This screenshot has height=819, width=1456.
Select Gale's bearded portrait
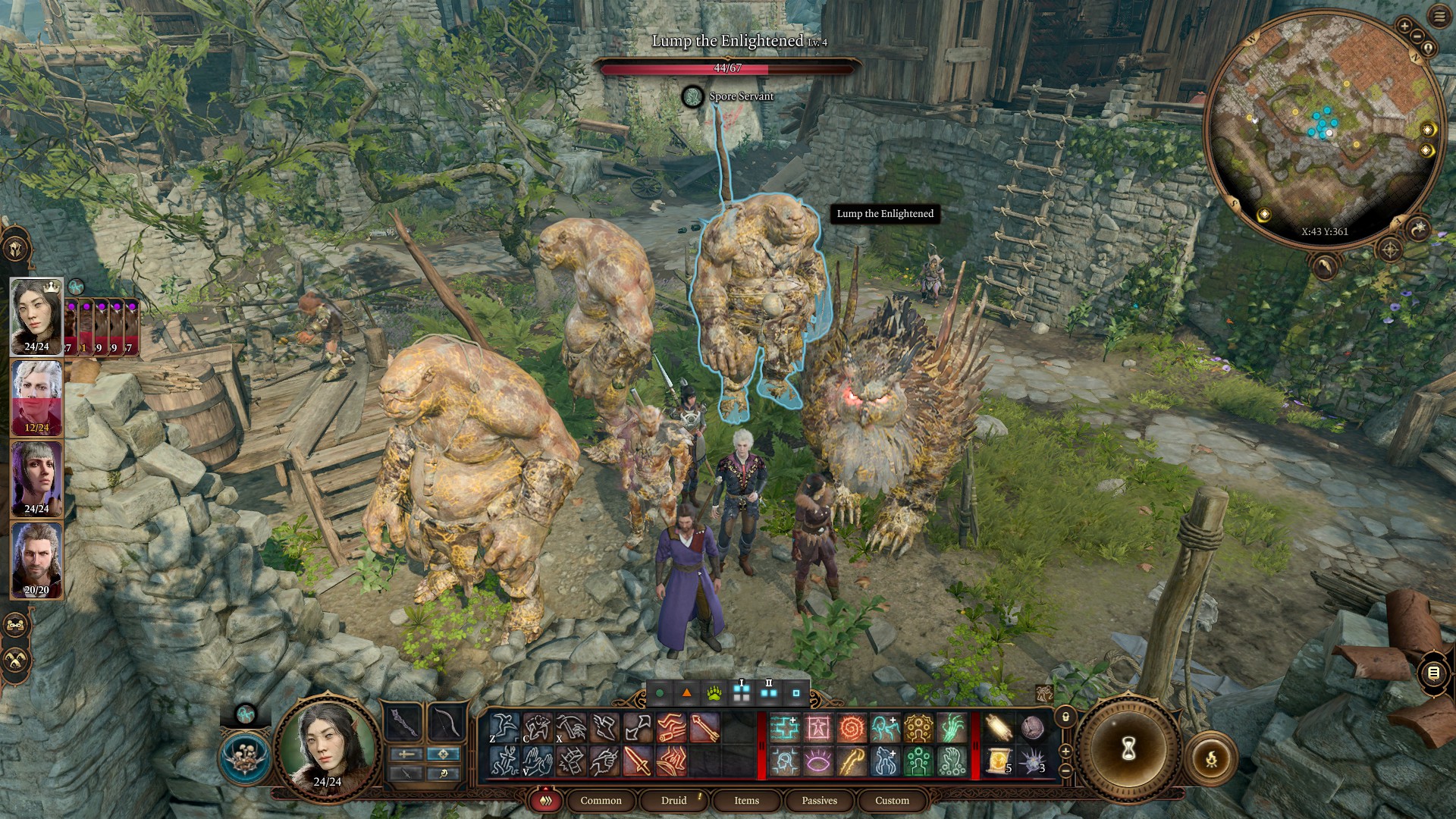(36, 560)
